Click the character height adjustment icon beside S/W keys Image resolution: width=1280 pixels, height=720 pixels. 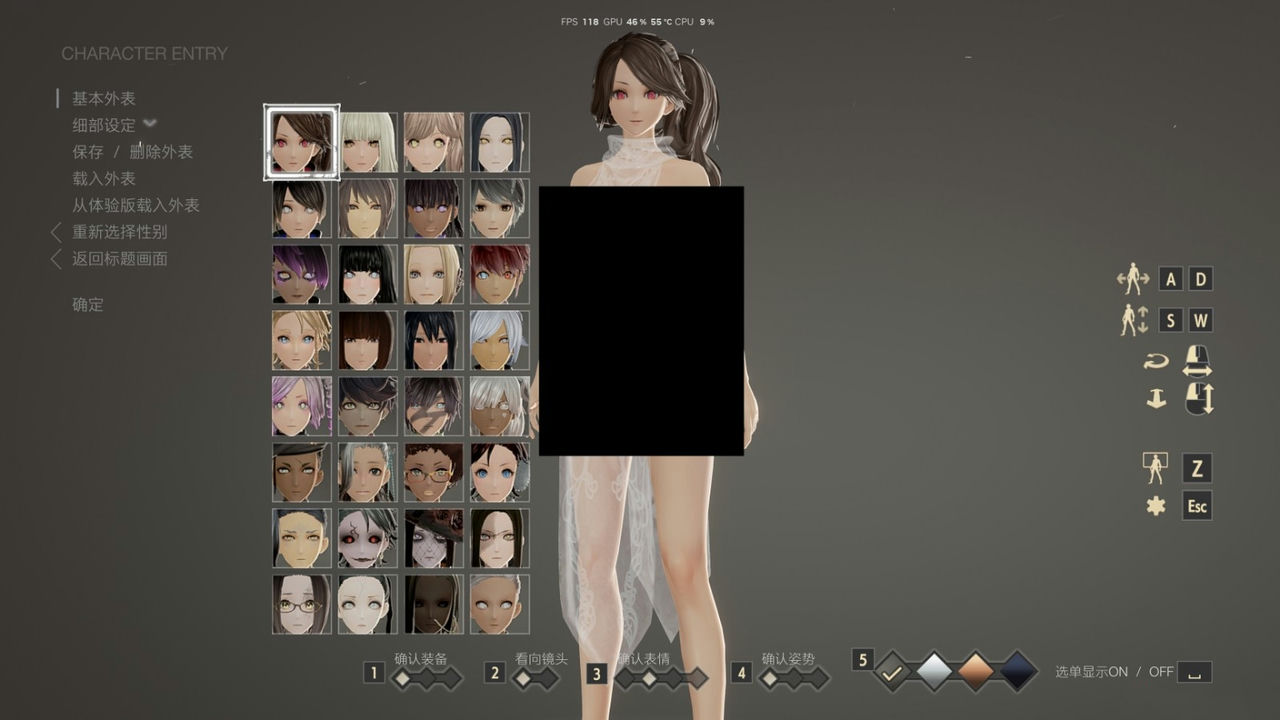(1135, 320)
